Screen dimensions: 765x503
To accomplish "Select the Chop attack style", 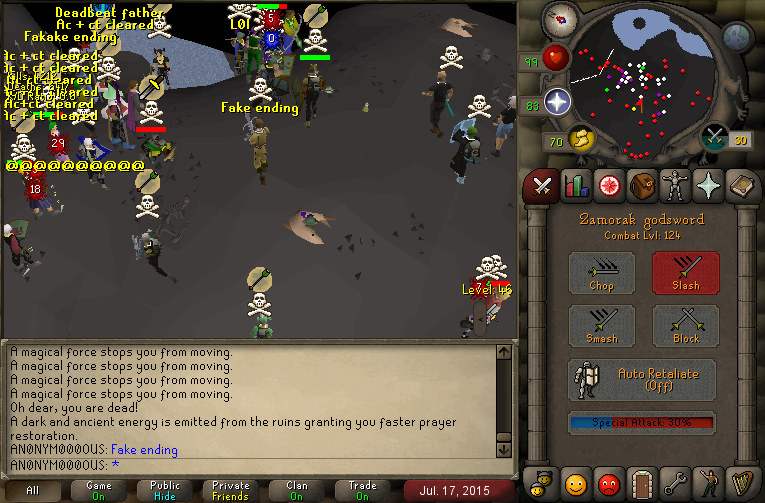I will click(x=601, y=272).
